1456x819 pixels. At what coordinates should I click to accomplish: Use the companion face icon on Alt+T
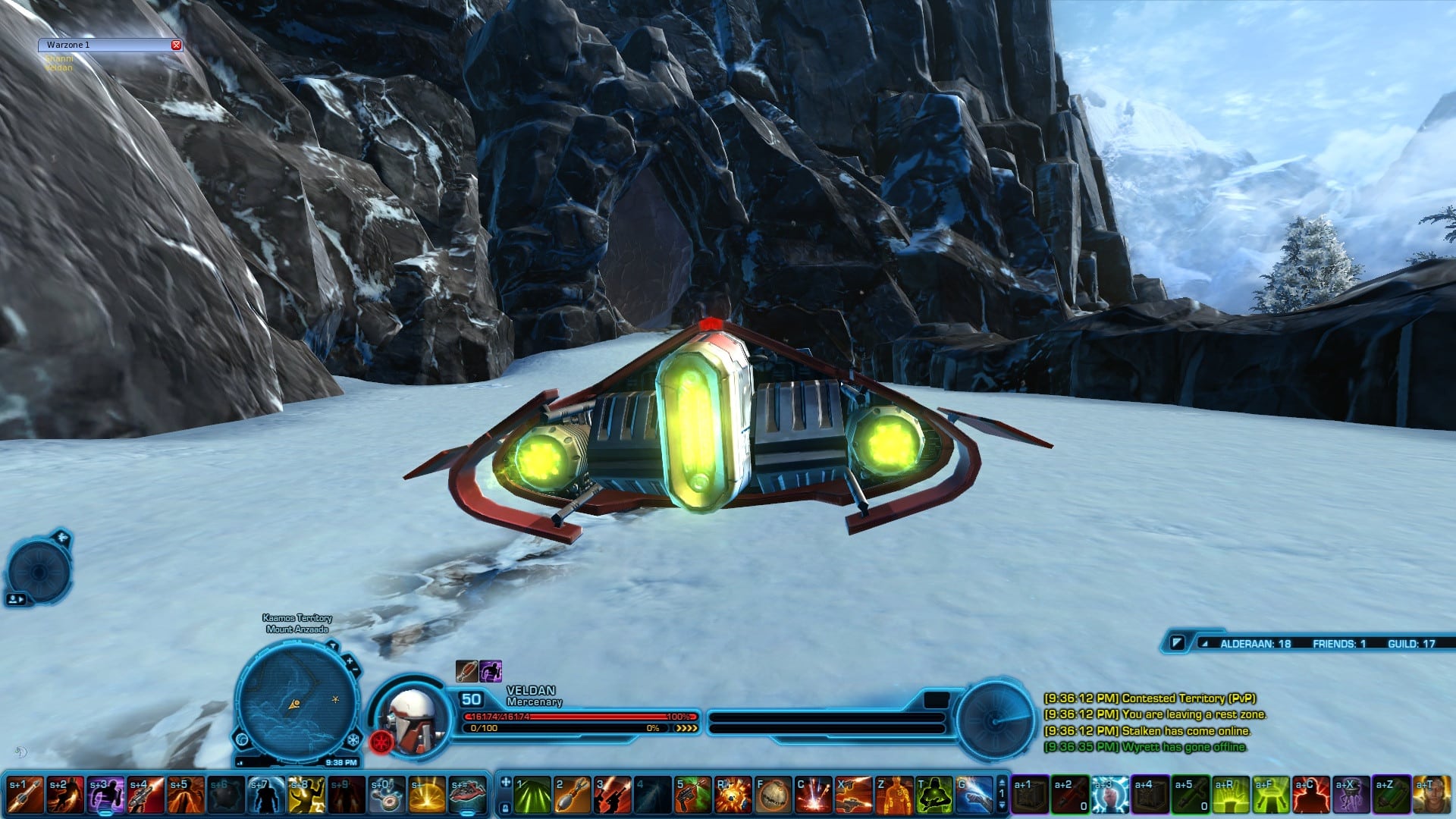[x=1432, y=795]
